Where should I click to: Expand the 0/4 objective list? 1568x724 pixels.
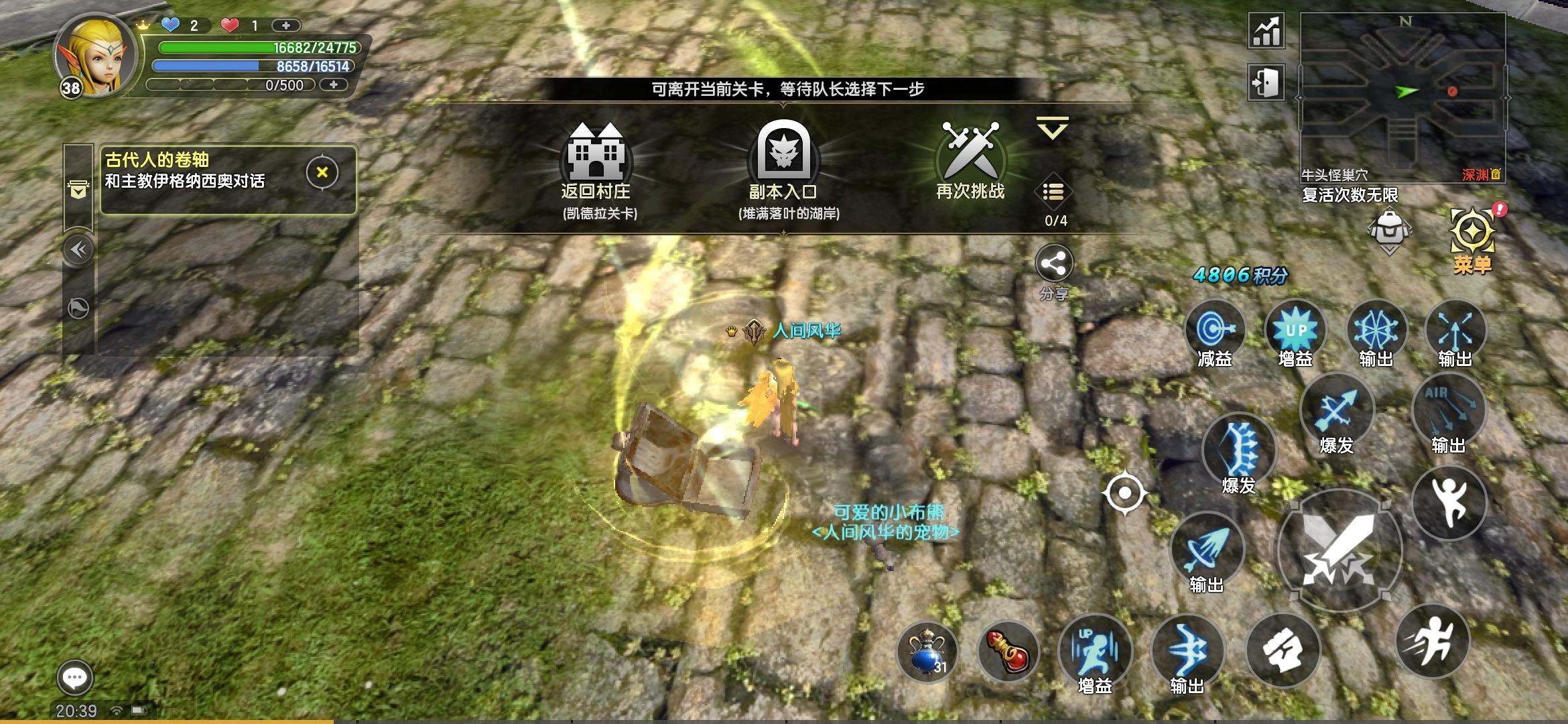[x=1053, y=194]
